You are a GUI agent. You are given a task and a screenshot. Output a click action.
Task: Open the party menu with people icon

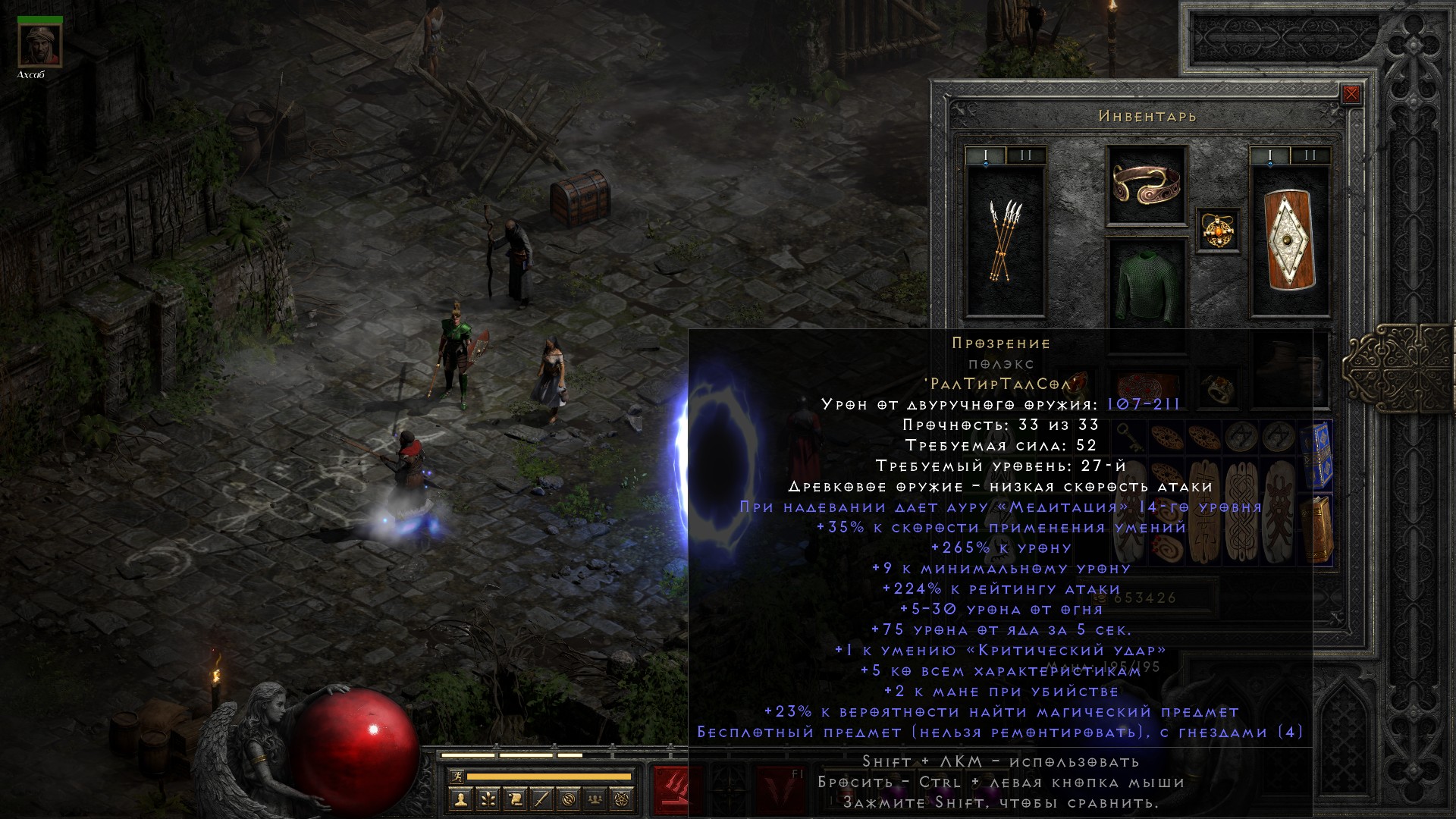[596, 799]
